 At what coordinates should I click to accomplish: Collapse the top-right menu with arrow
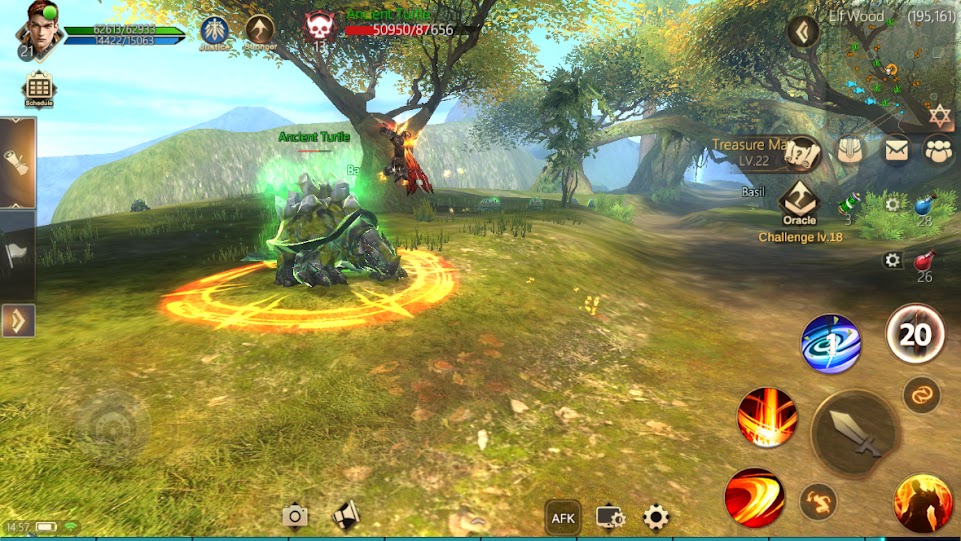pyautogui.click(x=803, y=32)
